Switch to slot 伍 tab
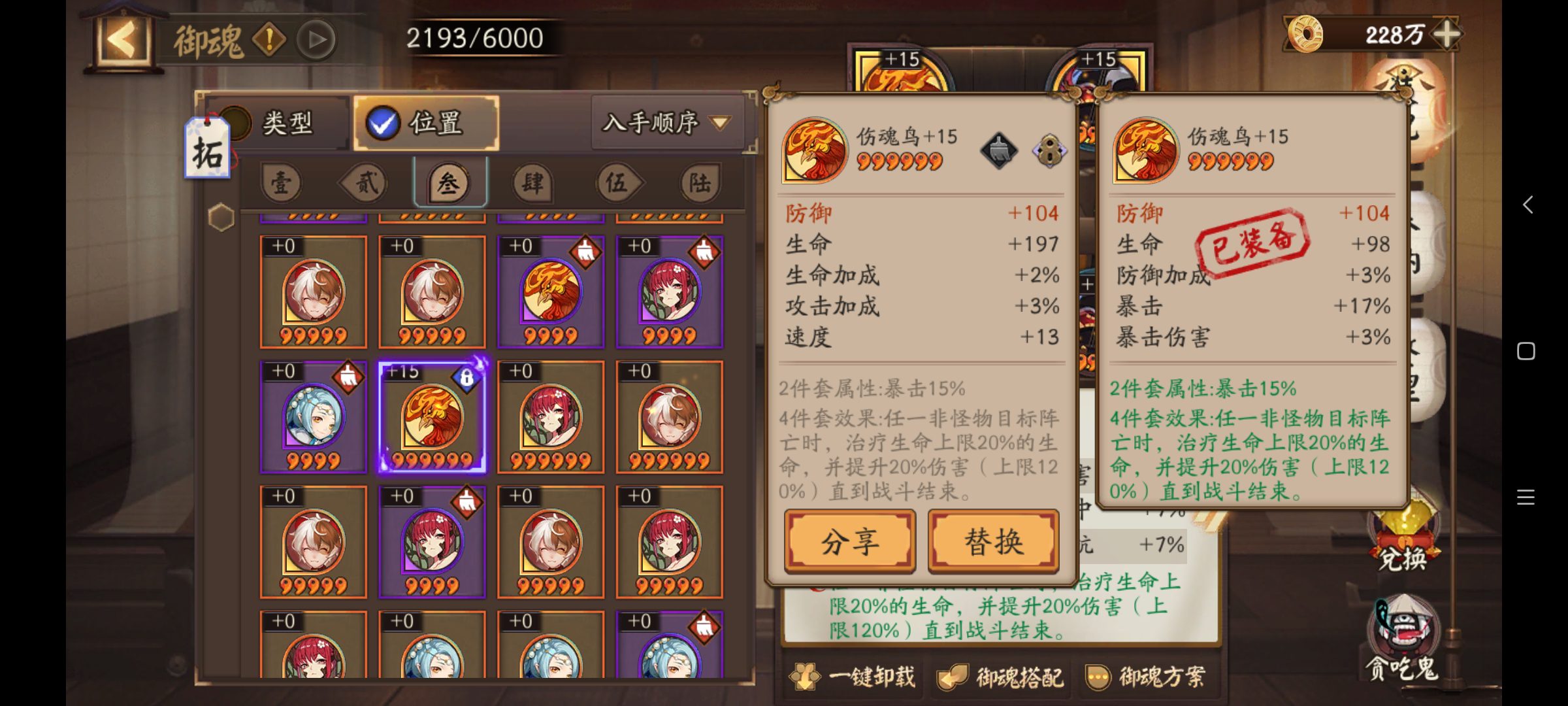 point(616,183)
